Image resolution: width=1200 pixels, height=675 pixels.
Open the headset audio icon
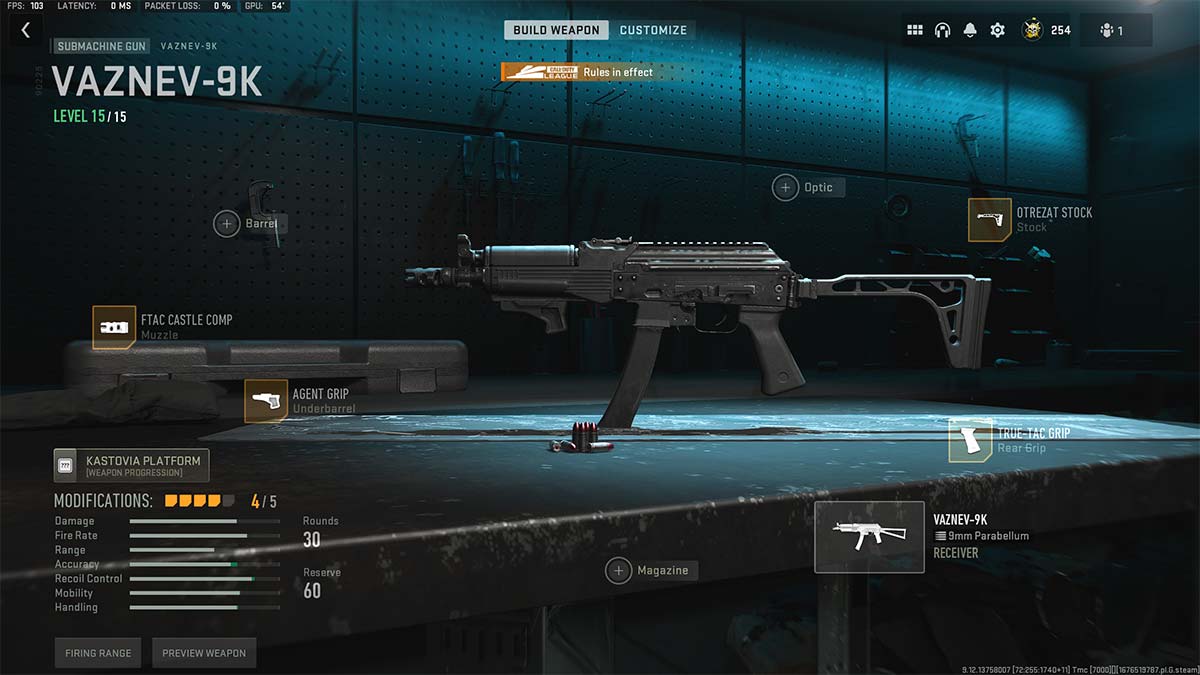[942, 30]
